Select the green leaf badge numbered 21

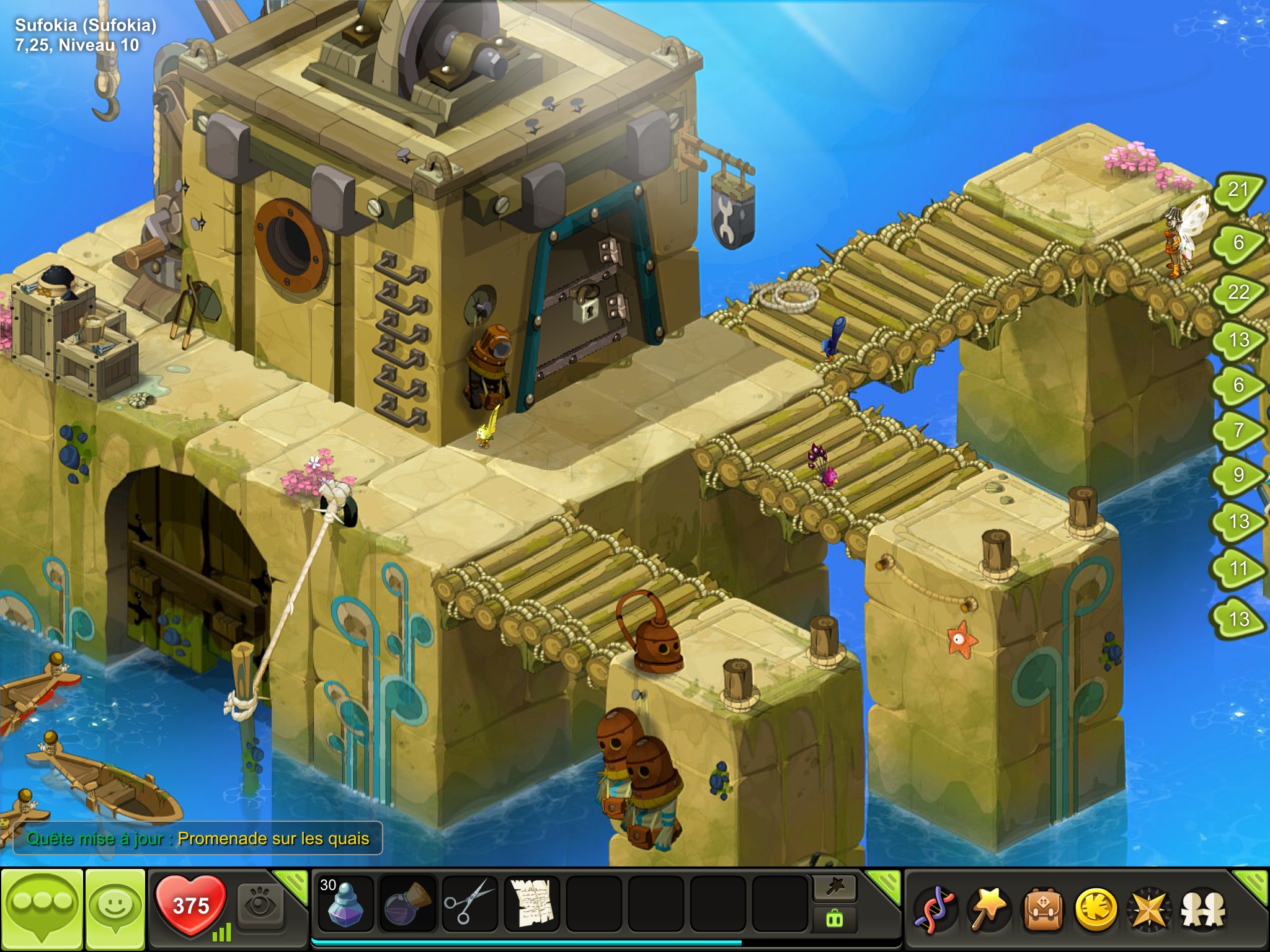(x=1237, y=190)
